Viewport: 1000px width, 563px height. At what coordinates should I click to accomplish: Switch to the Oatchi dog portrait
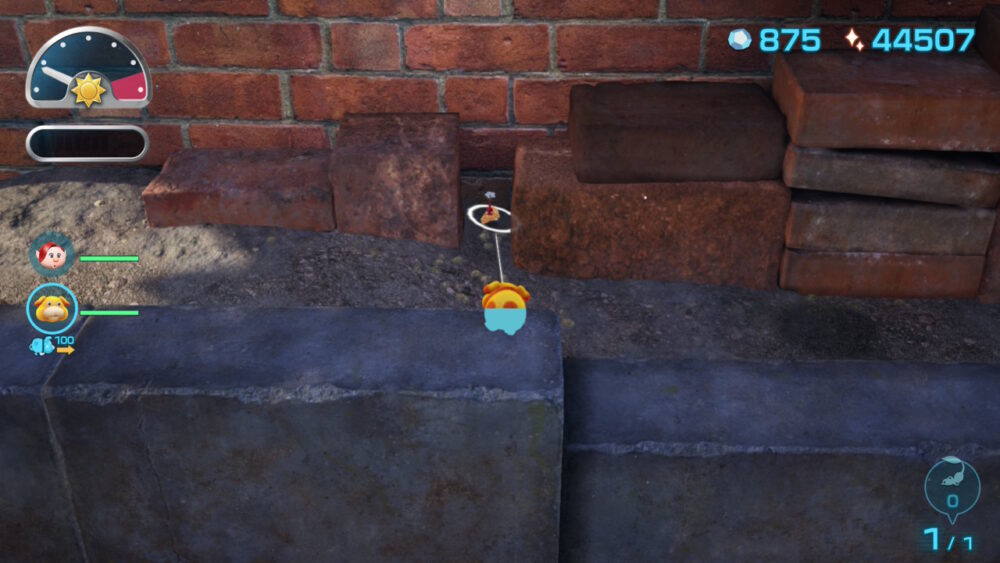[x=51, y=309]
